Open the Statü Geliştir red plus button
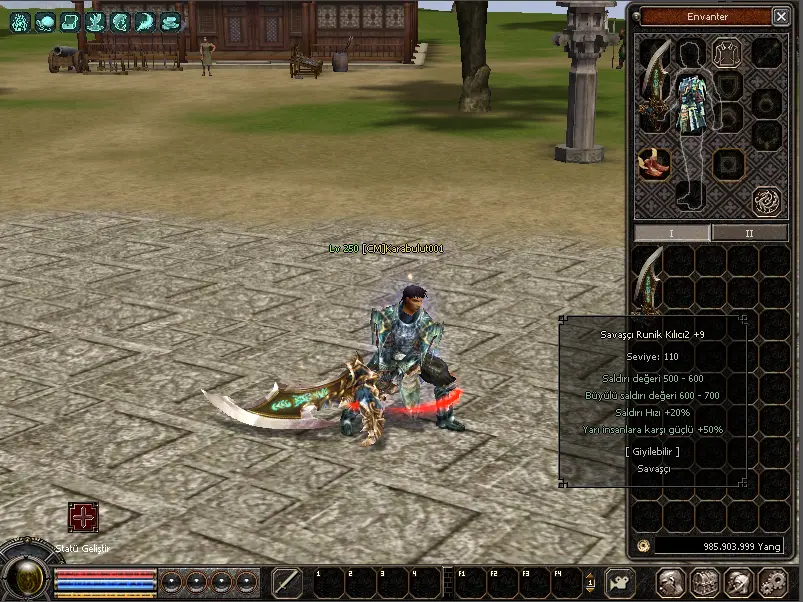Screen dimensions: 803x602 tap(83, 517)
